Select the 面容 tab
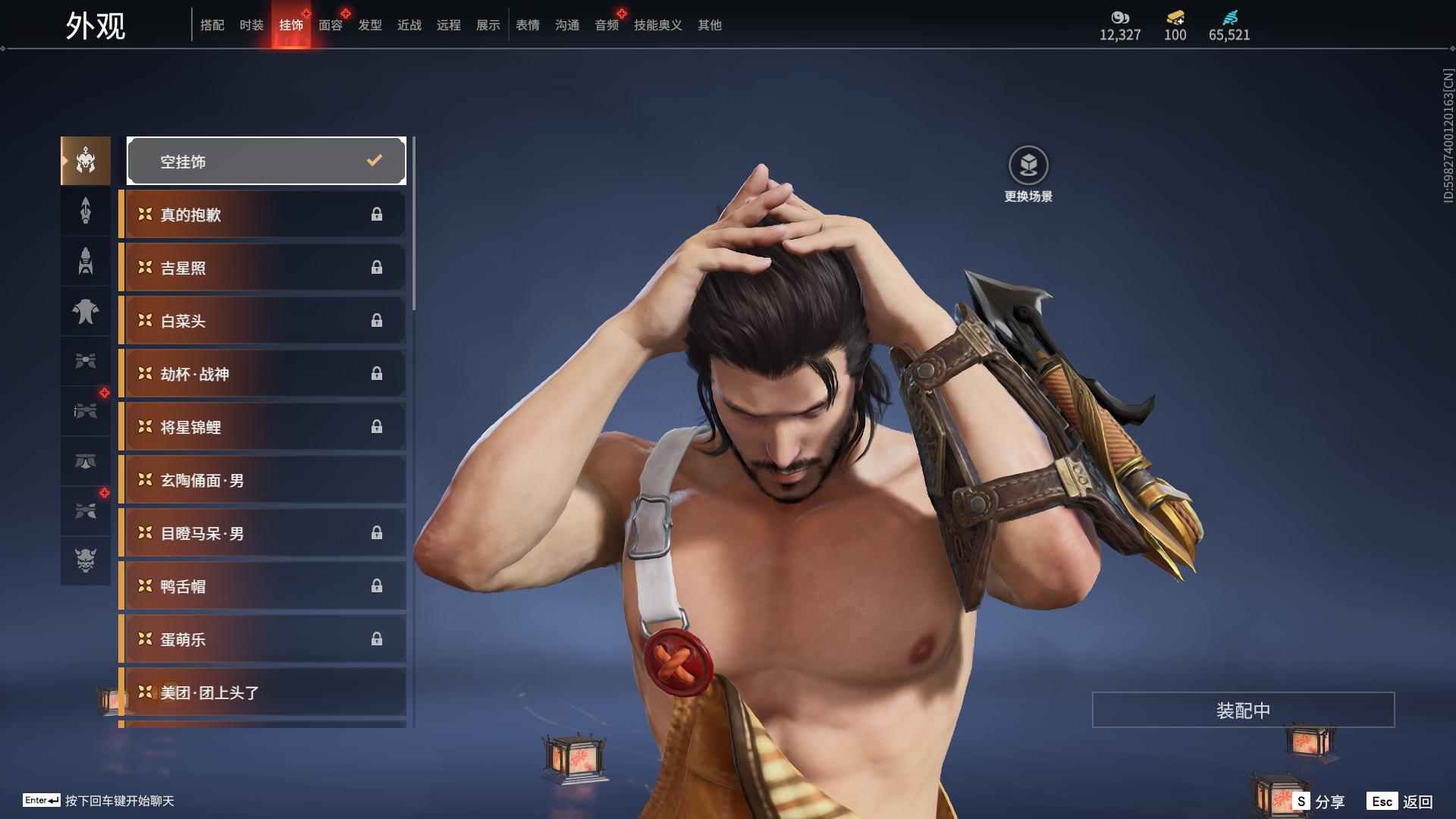Screen dimensions: 1456x819 click(x=330, y=25)
